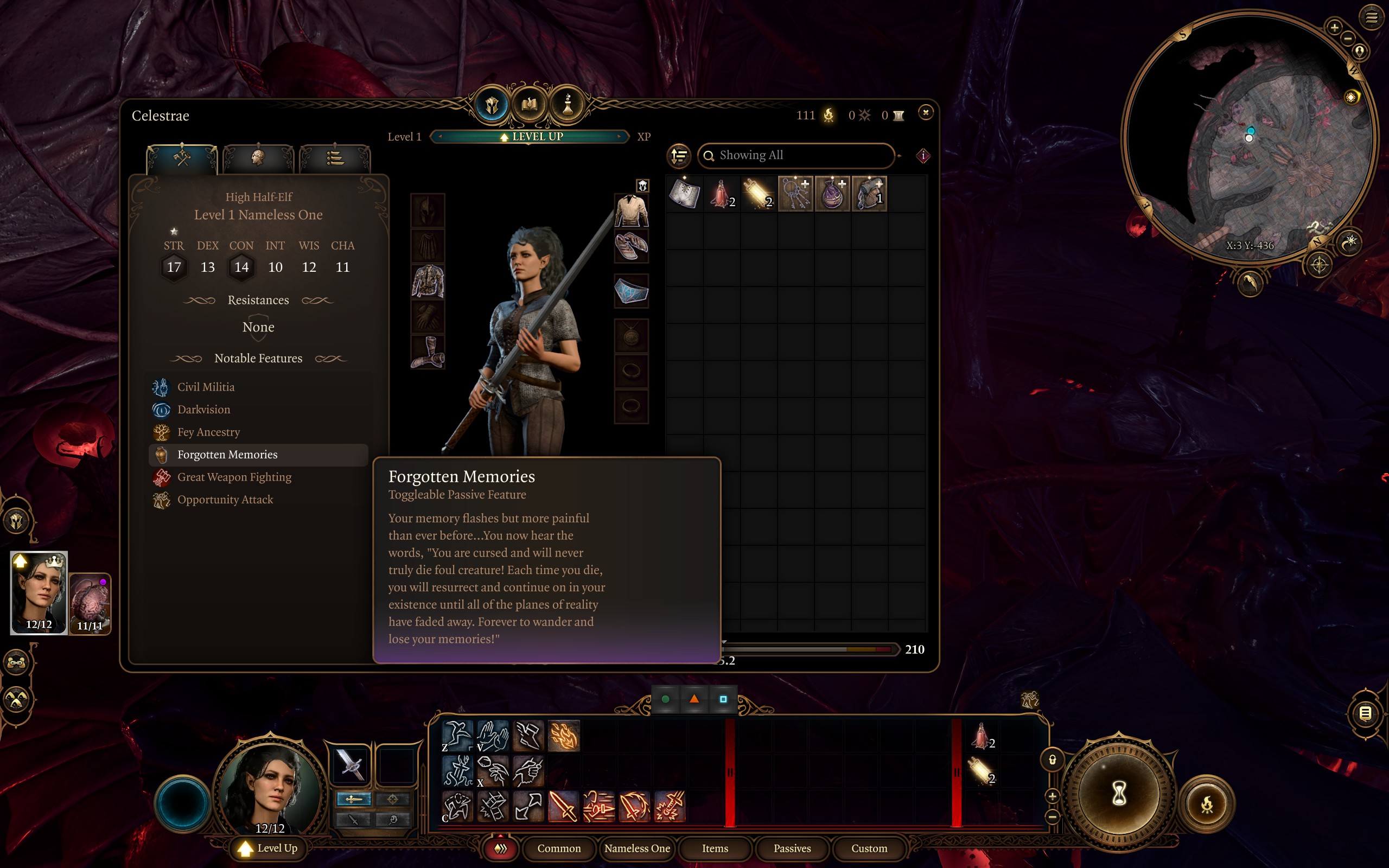1389x868 pixels.
Task: Select the Great Weapon Fighting feature
Action: 234,477
